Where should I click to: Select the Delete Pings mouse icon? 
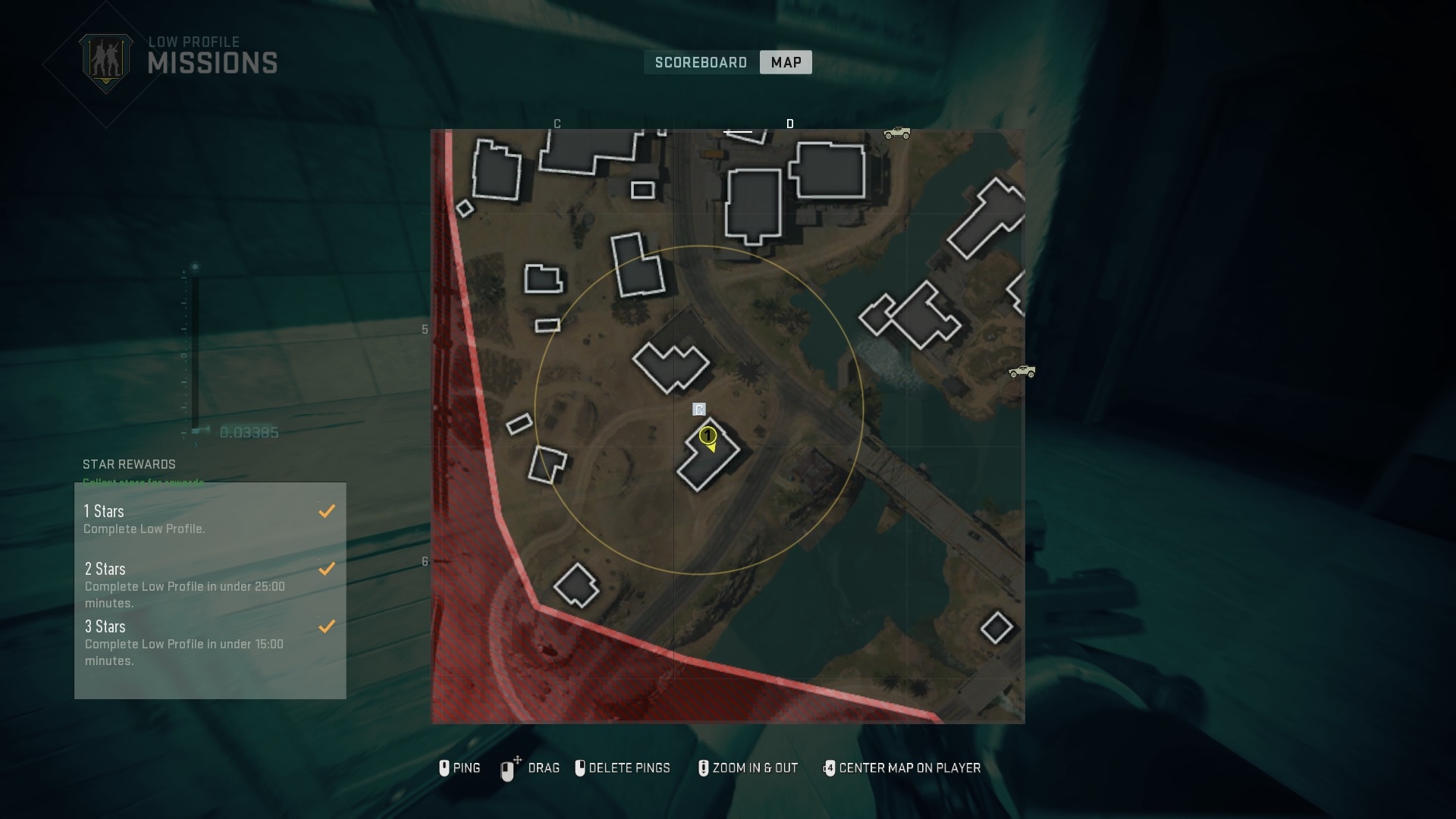tap(582, 768)
